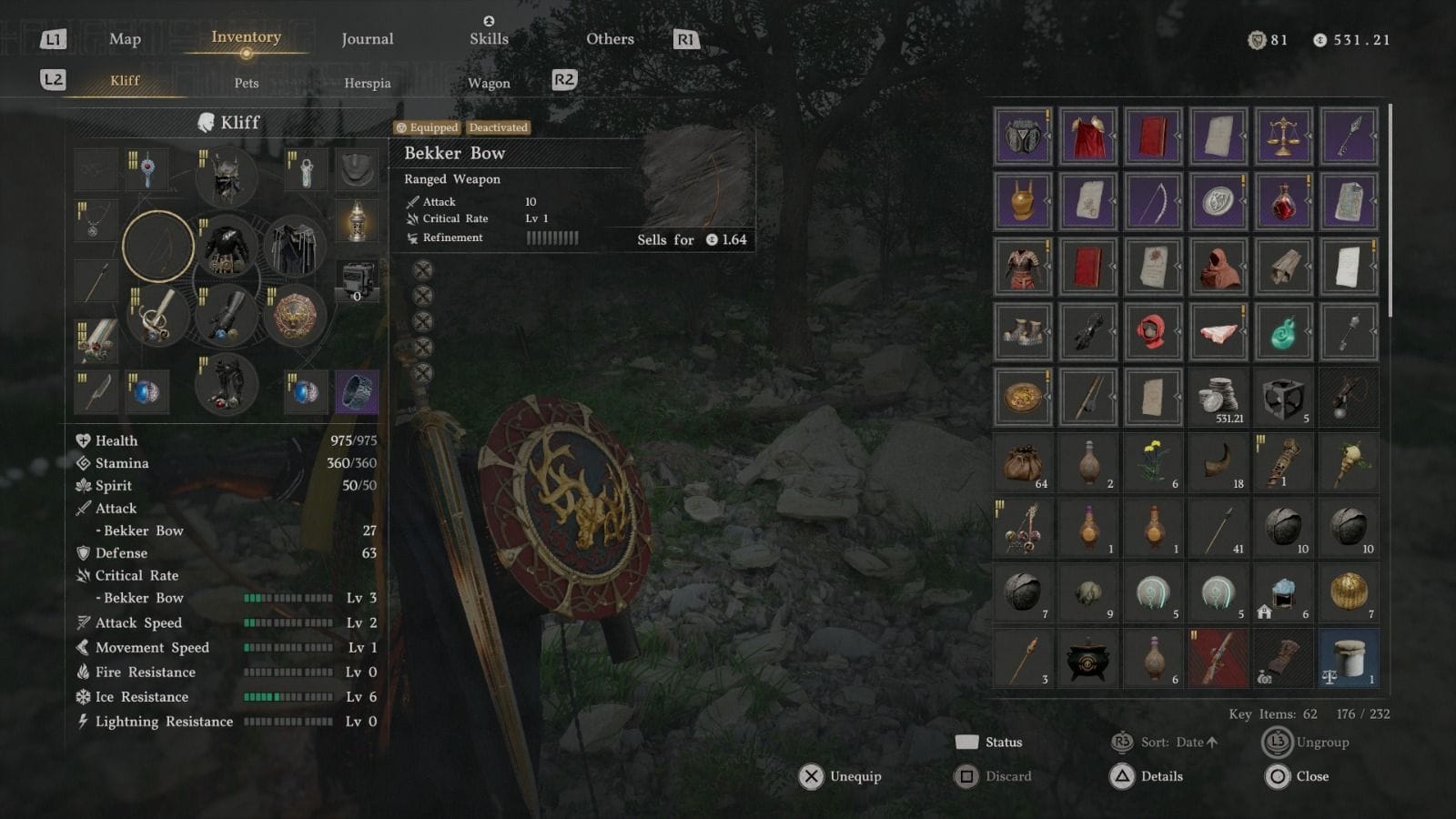
Task: Choose the golden pumpkin item
Action: click(x=1348, y=592)
